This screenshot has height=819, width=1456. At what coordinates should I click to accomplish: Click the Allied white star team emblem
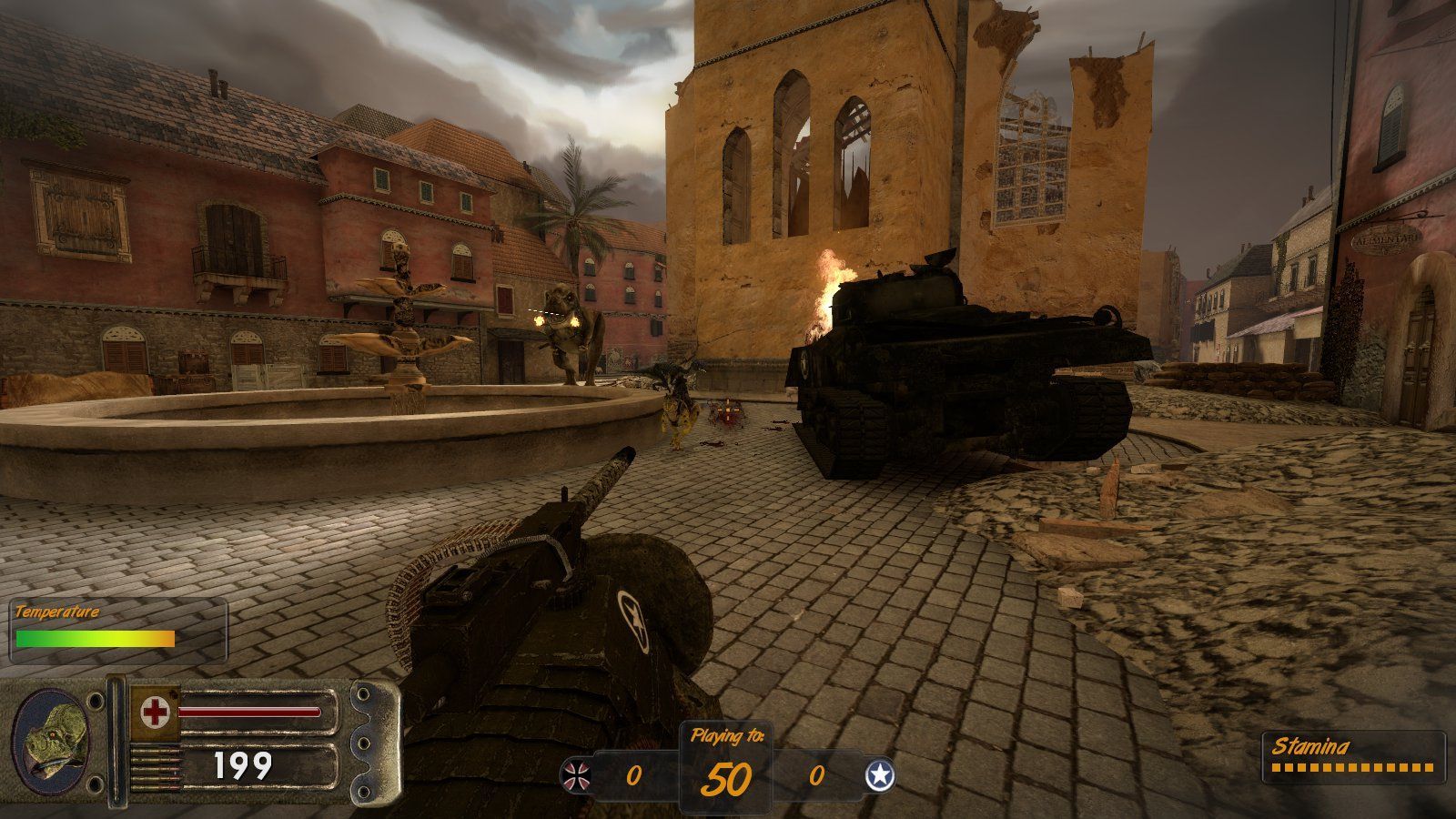[x=879, y=776]
